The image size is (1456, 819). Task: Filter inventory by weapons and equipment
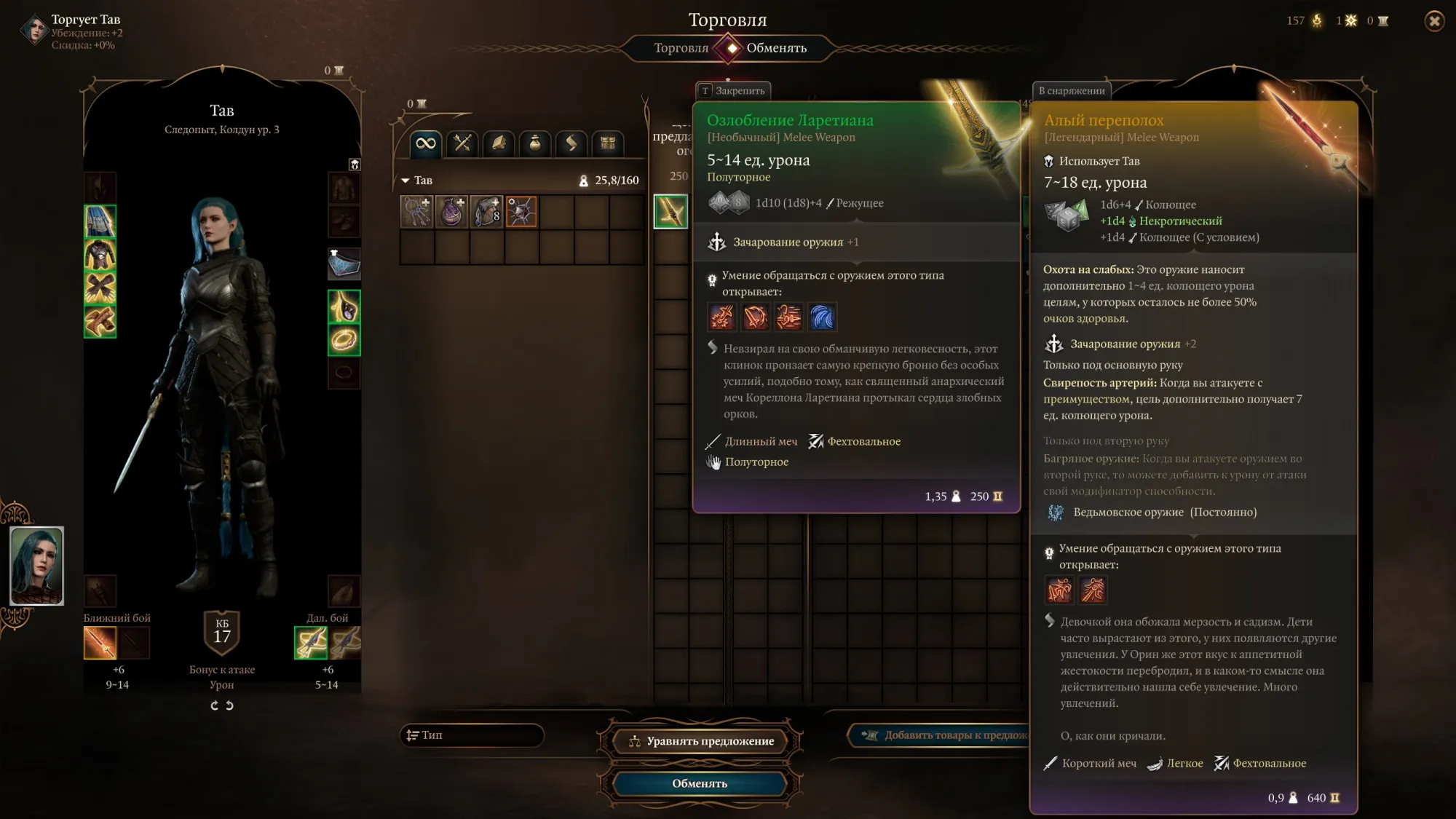click(x=462, y=143)
